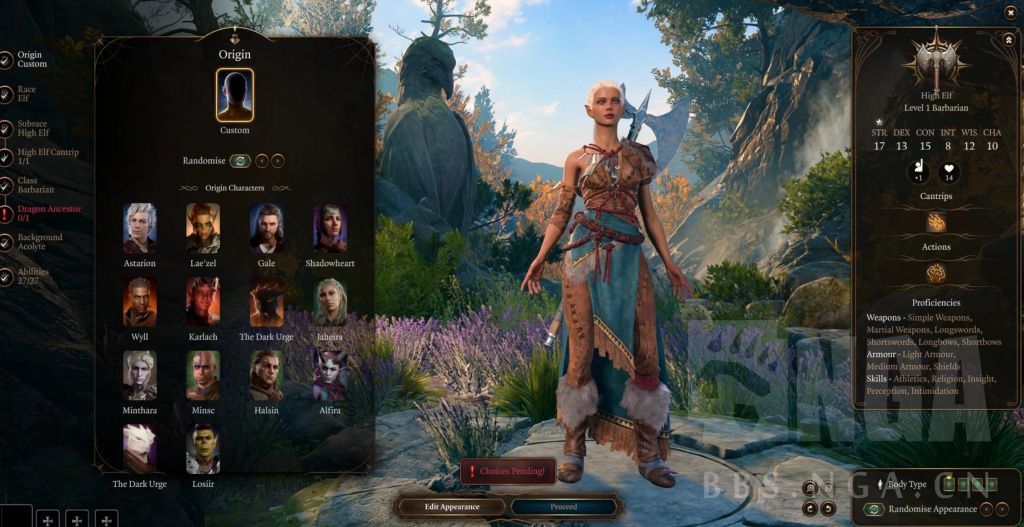Viewport: 1024px width, 527px height.
Task: Choose the Lae'zel origin portrait
Action: pos(203,228)
